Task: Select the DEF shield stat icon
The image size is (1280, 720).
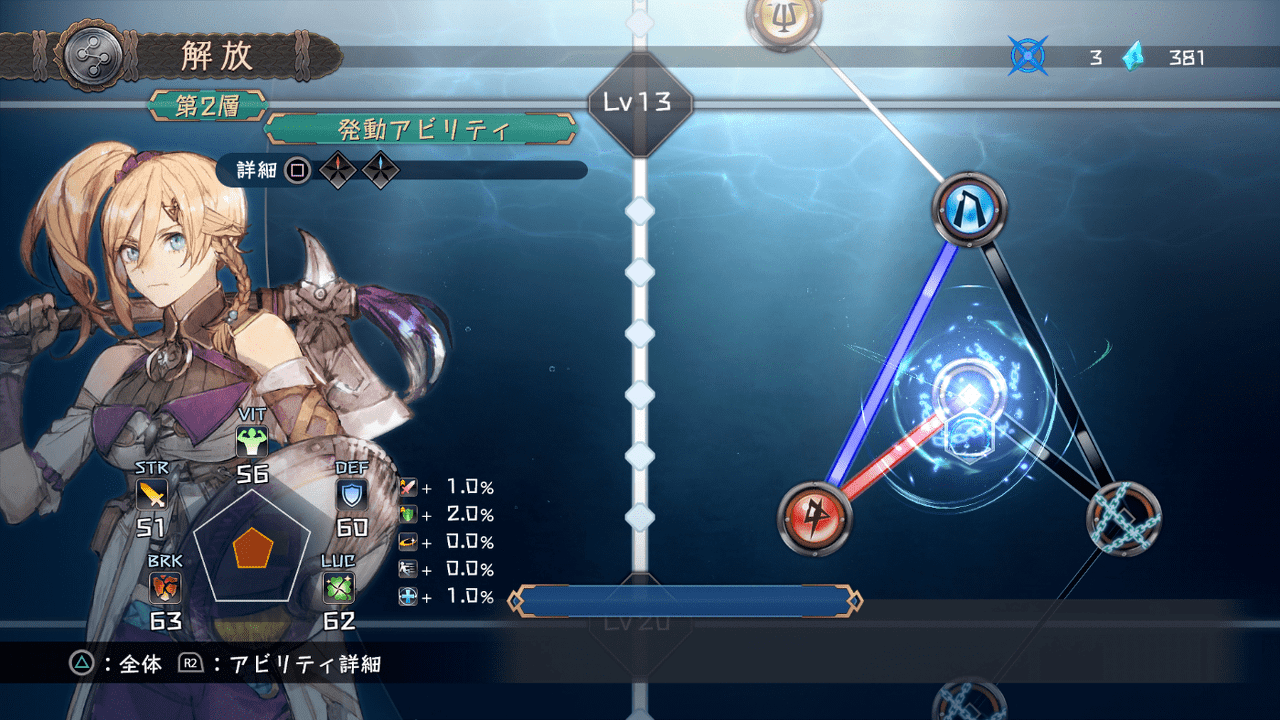Action: coord(354,491)
